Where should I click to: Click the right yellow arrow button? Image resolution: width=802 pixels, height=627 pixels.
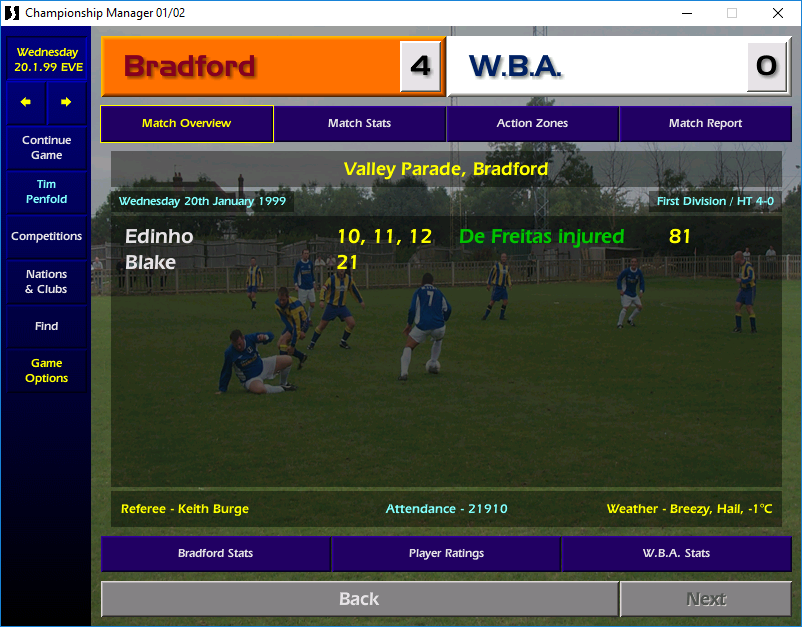point(66,102)
